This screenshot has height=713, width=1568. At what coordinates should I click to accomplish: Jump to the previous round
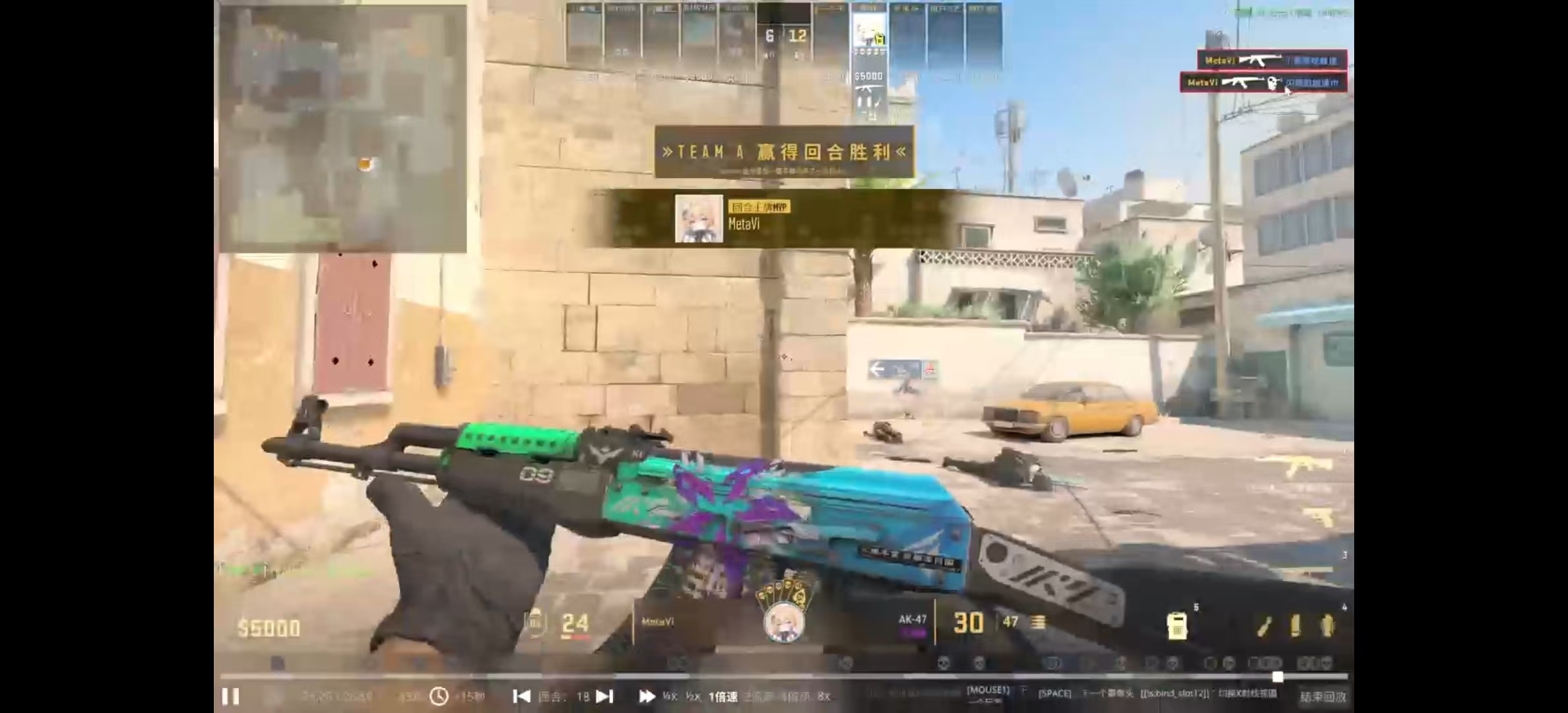(521, 696)
